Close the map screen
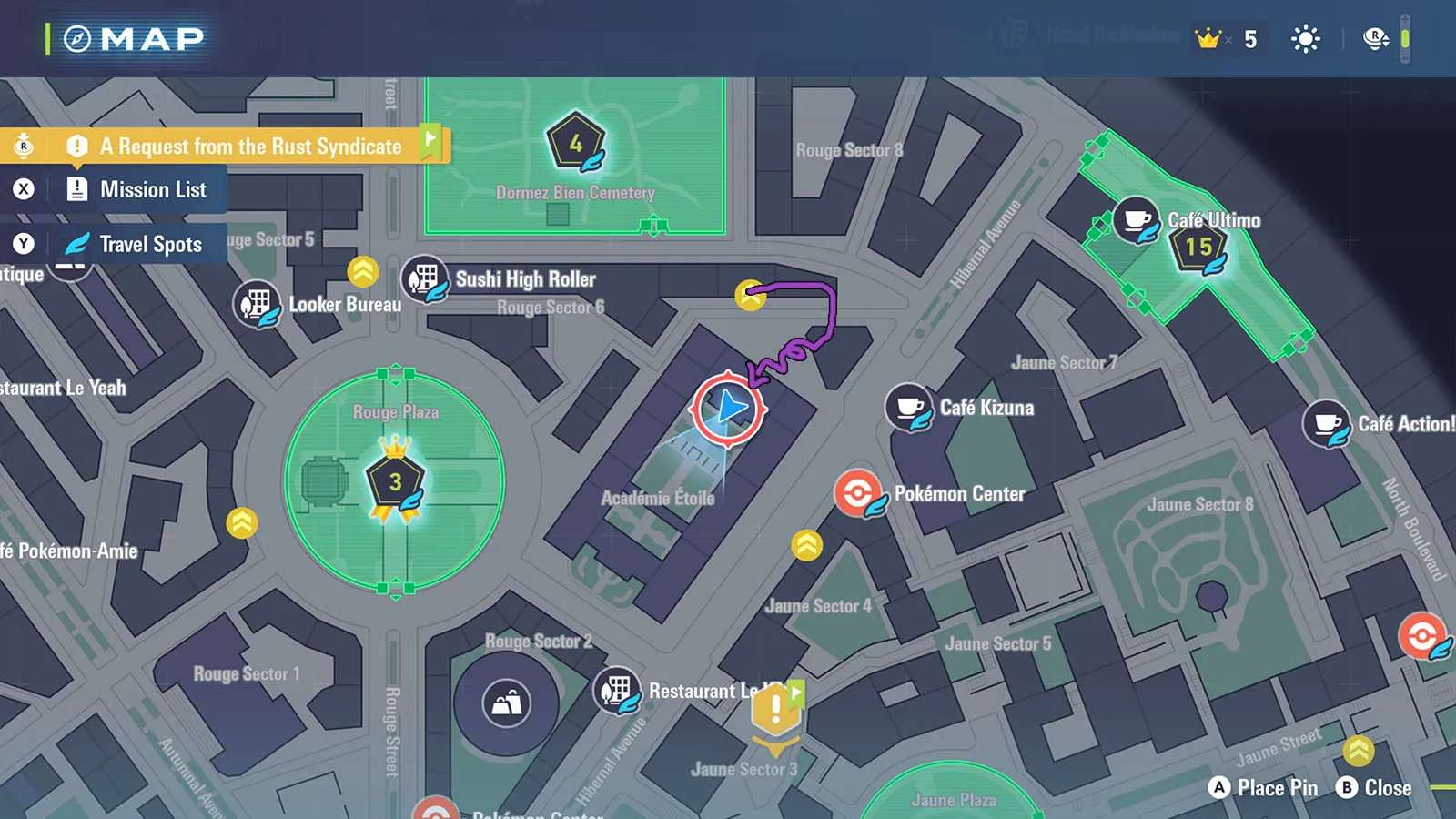 [1374, 788]
